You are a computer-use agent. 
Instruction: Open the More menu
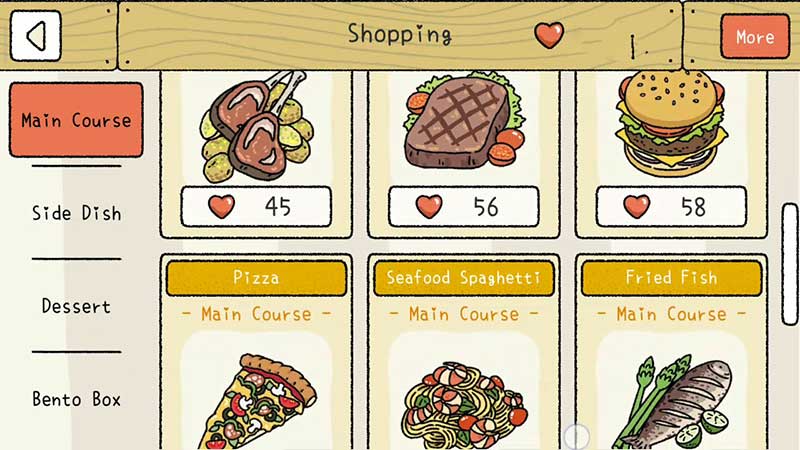pyautogui.click(x=754, y=37)
